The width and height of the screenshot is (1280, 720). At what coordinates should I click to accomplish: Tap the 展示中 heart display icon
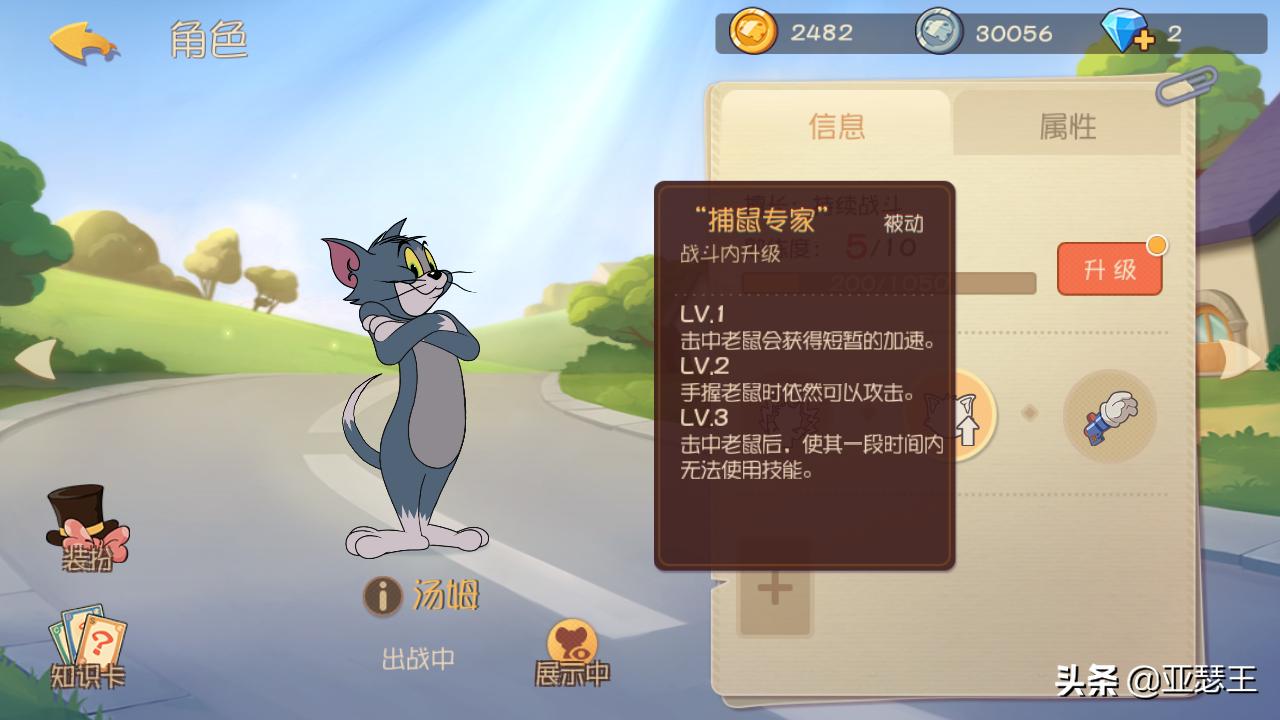tap(572, 638)
